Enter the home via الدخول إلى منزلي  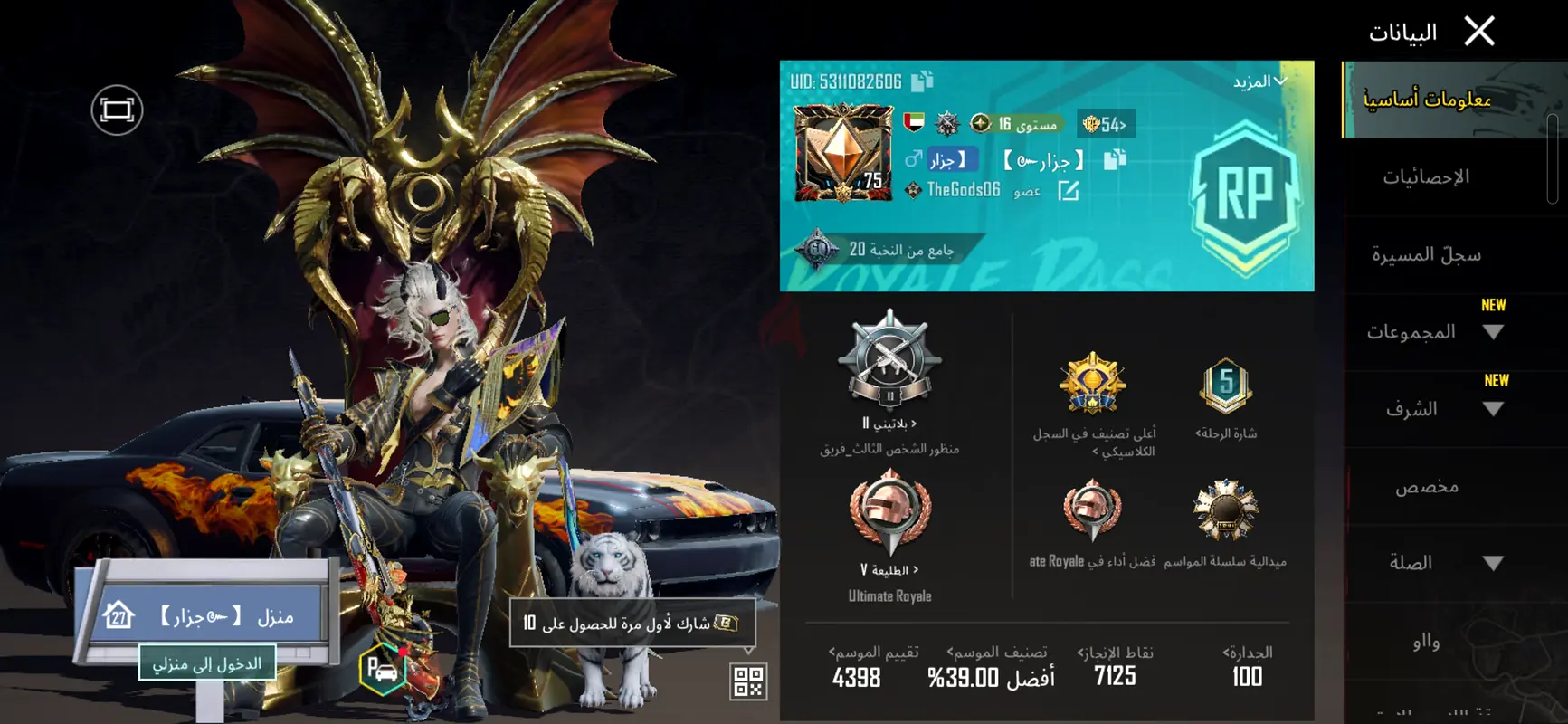coord(207,663)
